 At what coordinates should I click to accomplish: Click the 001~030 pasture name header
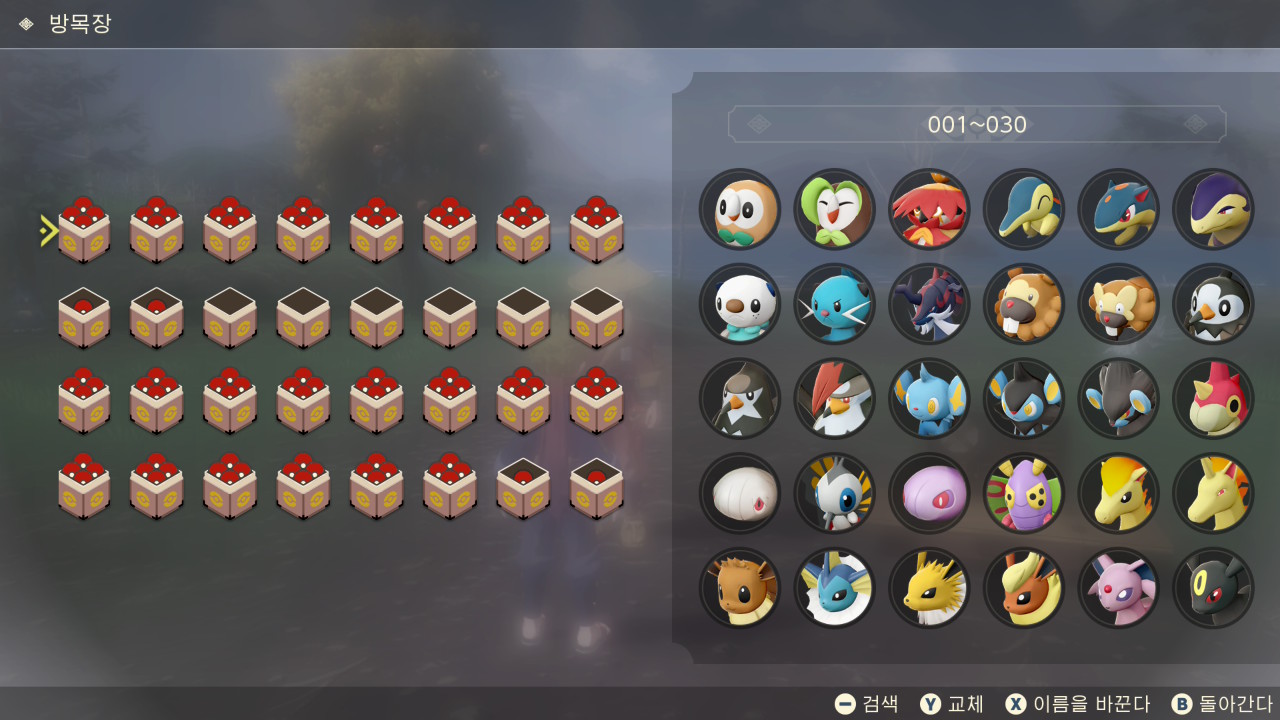click(977, 125)
